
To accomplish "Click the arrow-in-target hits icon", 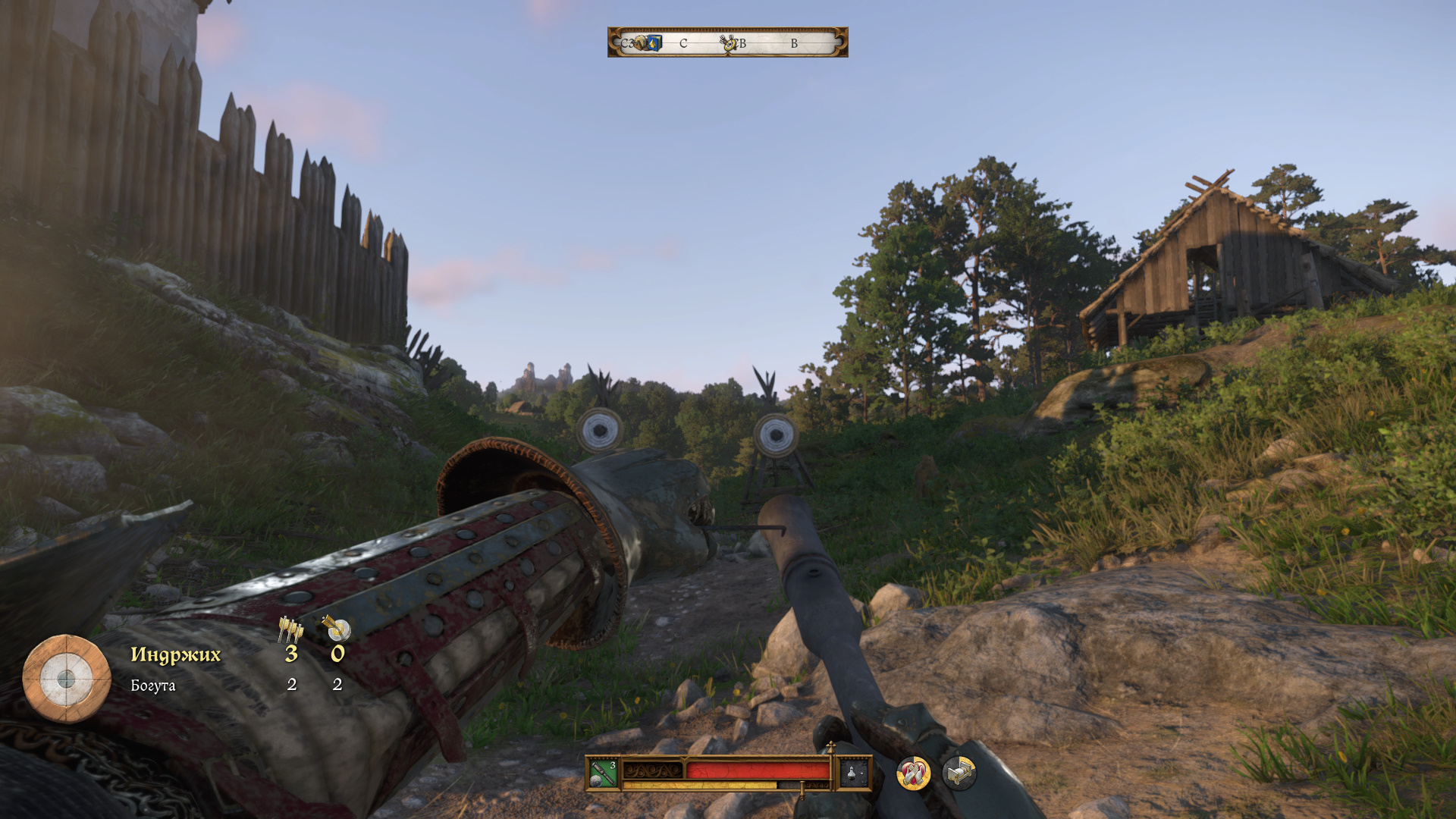I will tap(337, 628).
